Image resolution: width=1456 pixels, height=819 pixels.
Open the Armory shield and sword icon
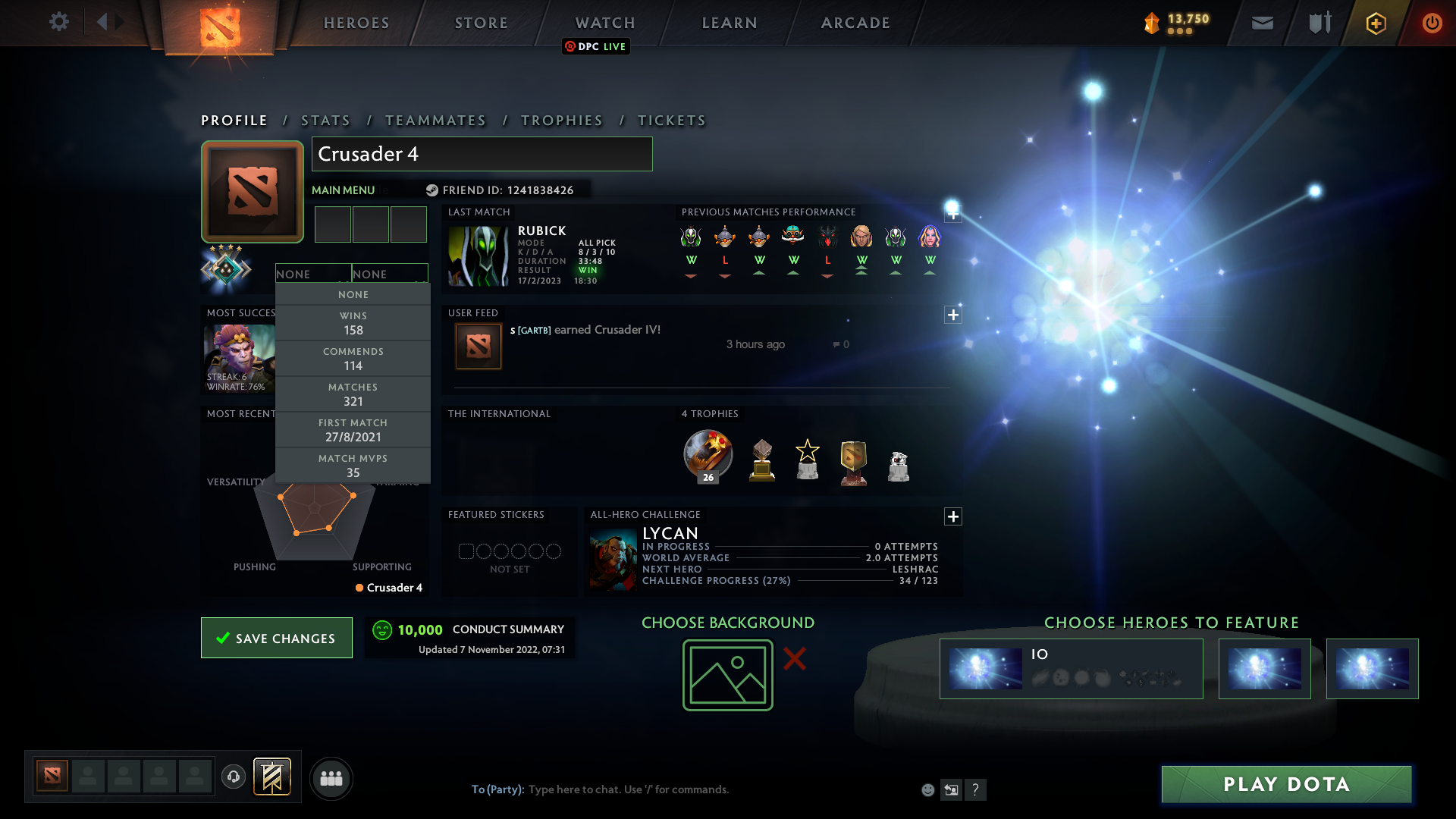1318,23
